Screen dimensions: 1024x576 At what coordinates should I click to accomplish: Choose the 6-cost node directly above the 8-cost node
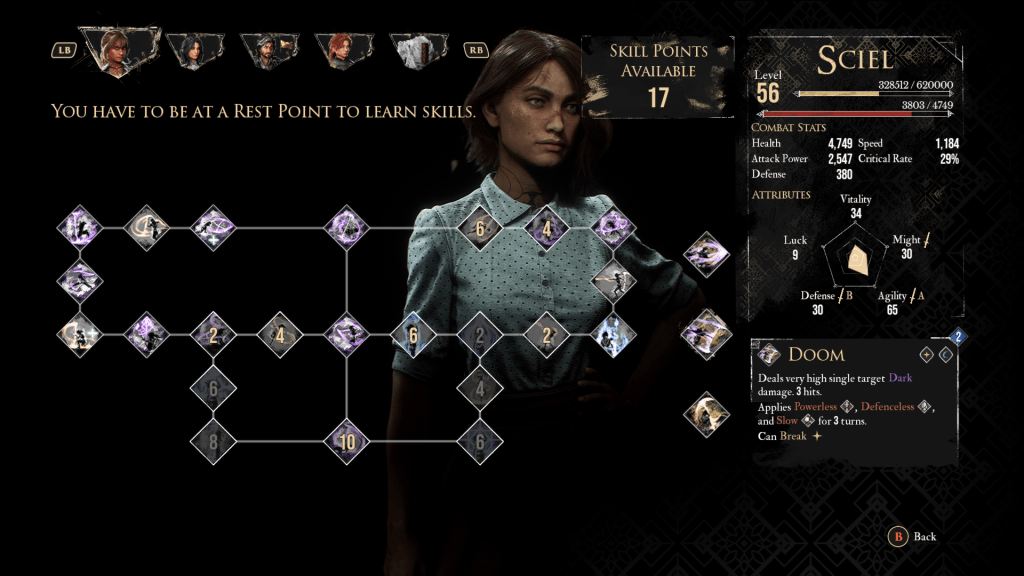pos(213,388)
